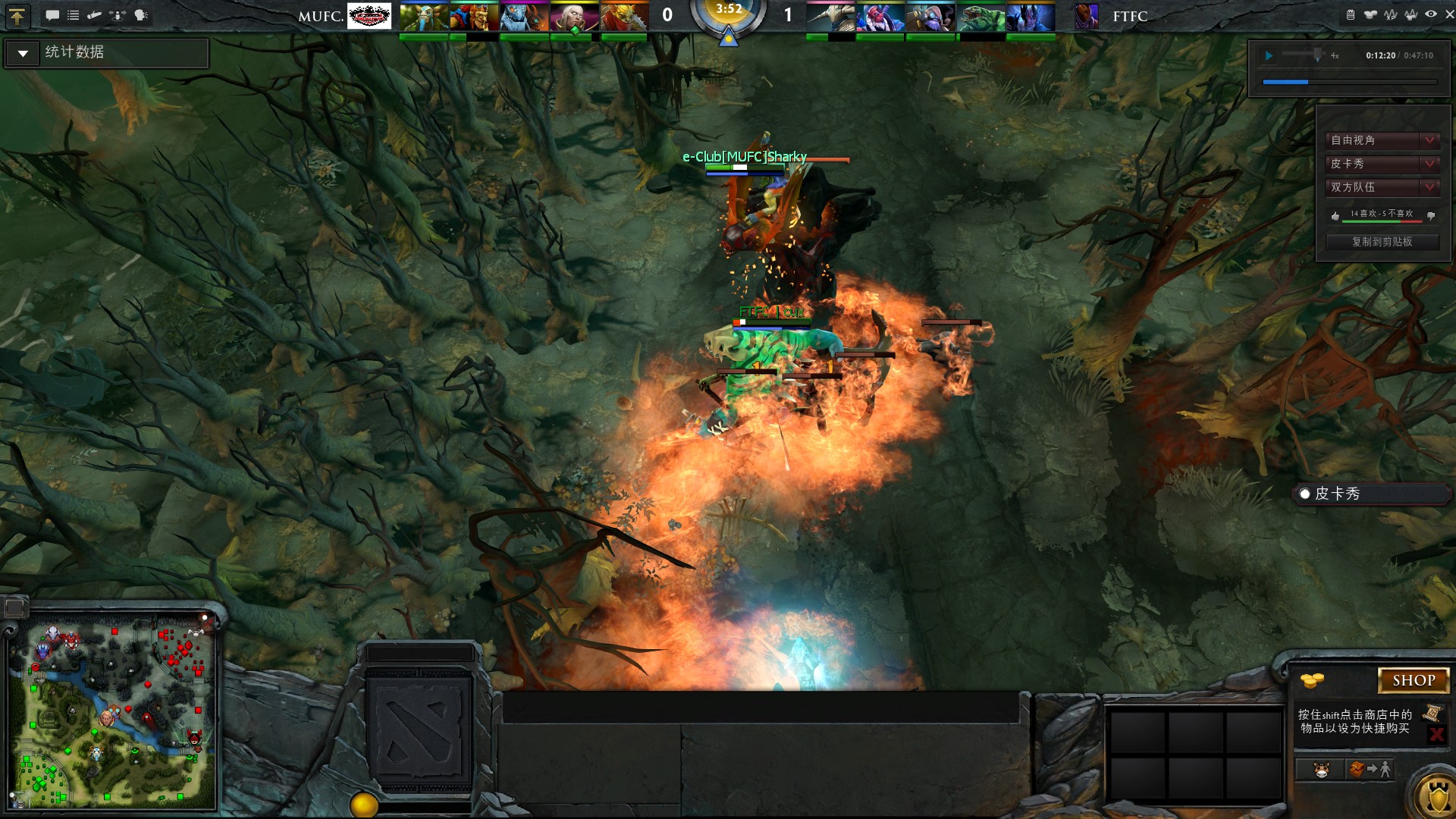Open the dashboard arrow button
This screenshot has width=1456, height=819.
click(x=17, y=16)
